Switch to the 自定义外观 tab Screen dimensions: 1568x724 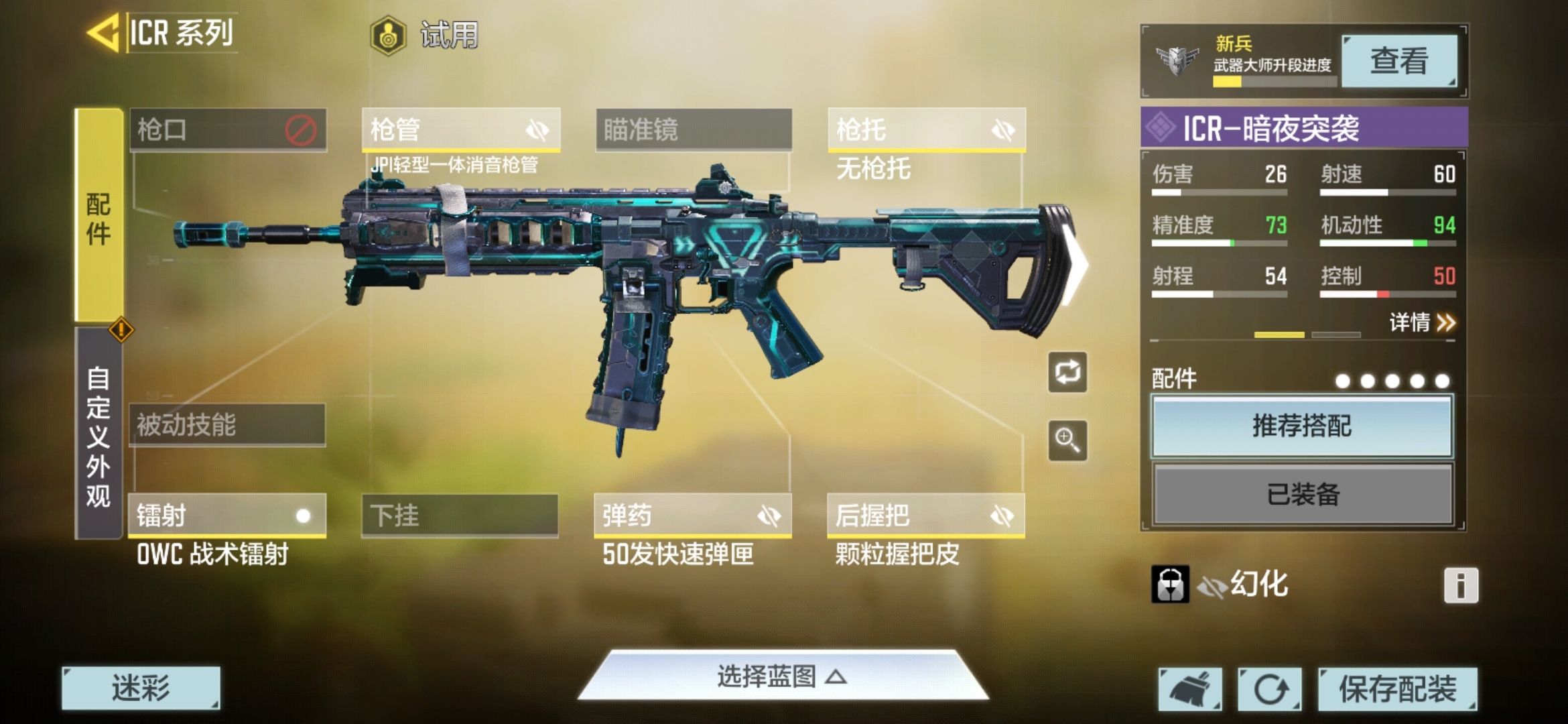(98, 436)
